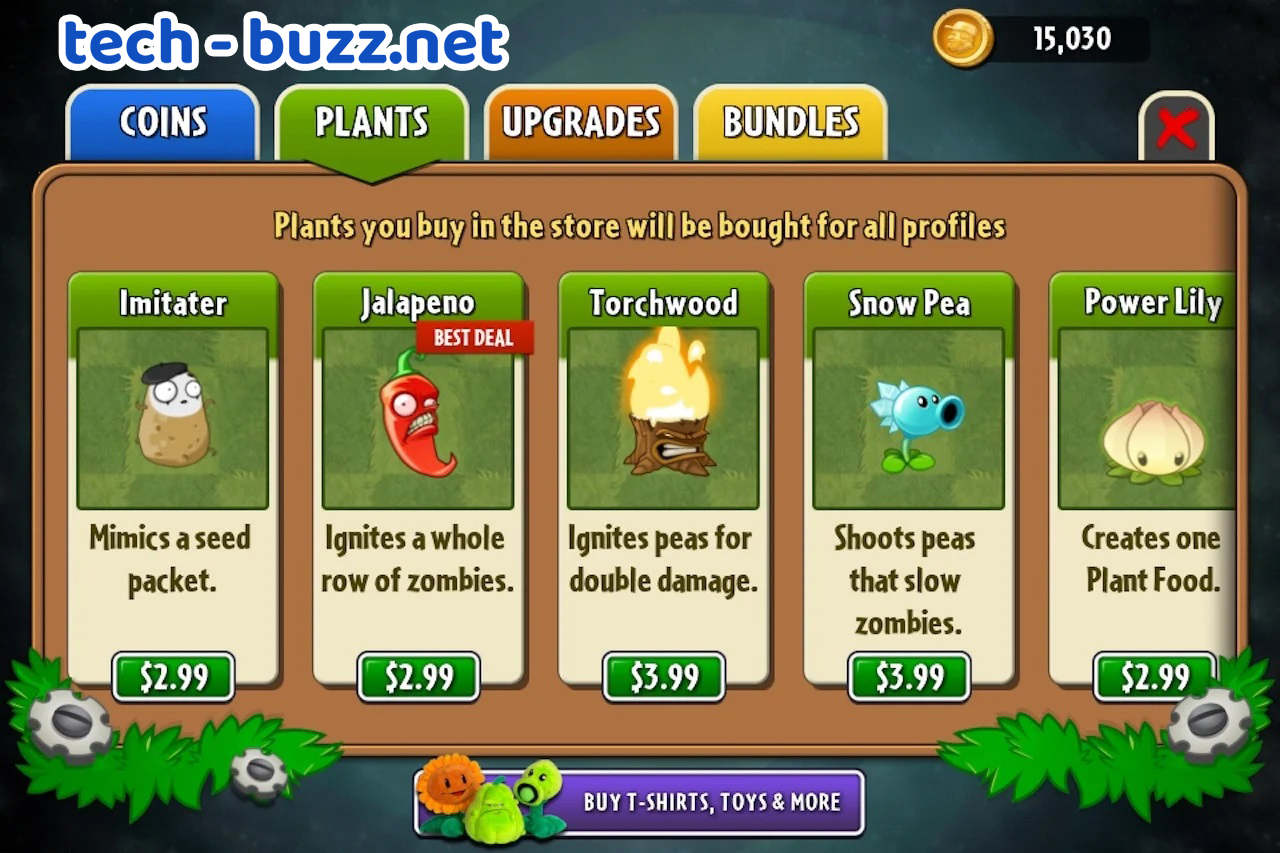Open the UPGRADES tab
The image size is (1280, 853).
pyautogui.click(x=581, y=122)
